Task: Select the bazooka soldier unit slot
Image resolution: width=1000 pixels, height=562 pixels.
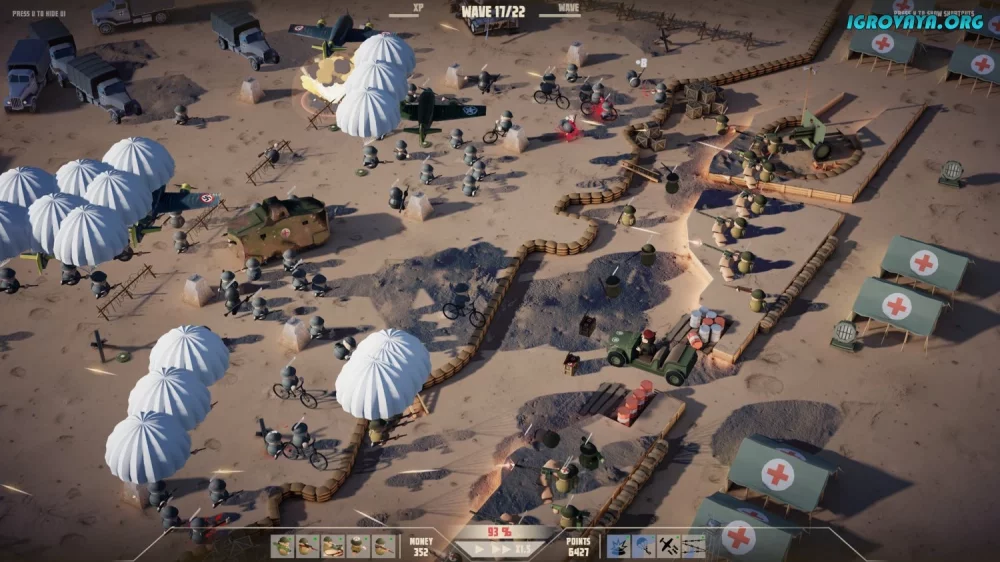Action: pyautogui.click(x=282, y=547)
